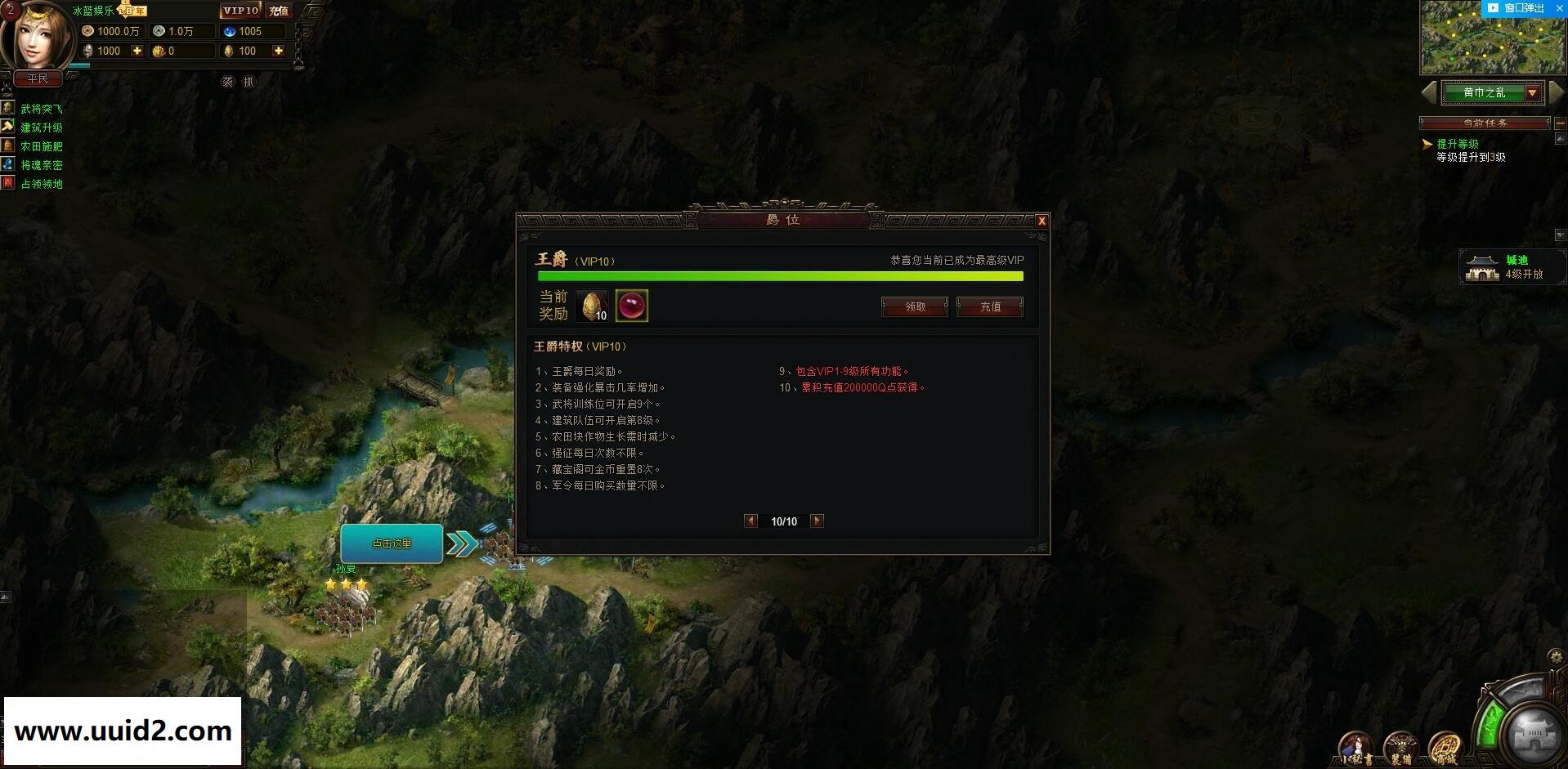Viewport: 1568px width, 769px height.
Task: Select the 武将突飞 sidebar icon
Action: (9, 107)
